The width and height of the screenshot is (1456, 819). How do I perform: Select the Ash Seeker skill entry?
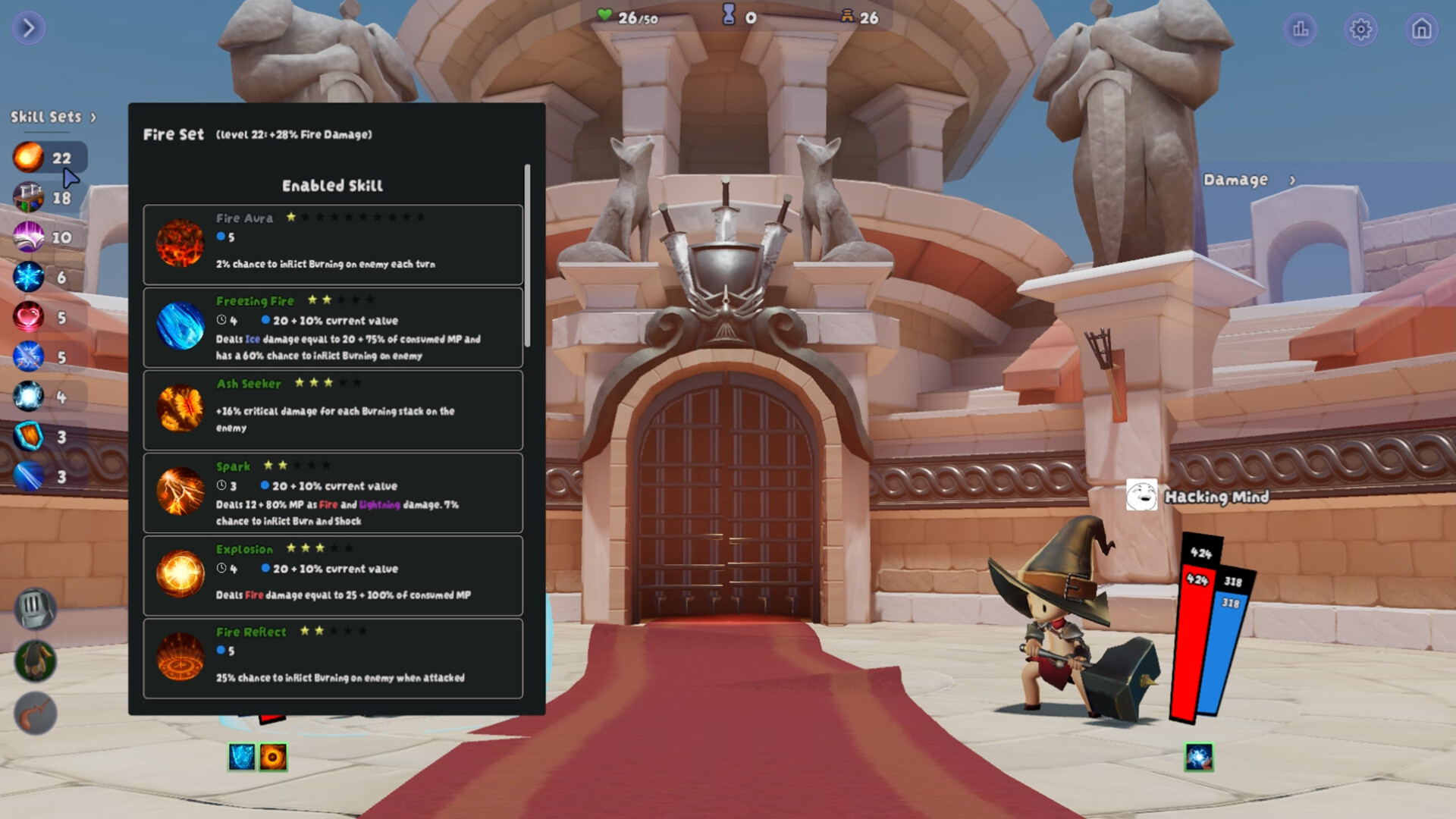(x=332, y=407)
